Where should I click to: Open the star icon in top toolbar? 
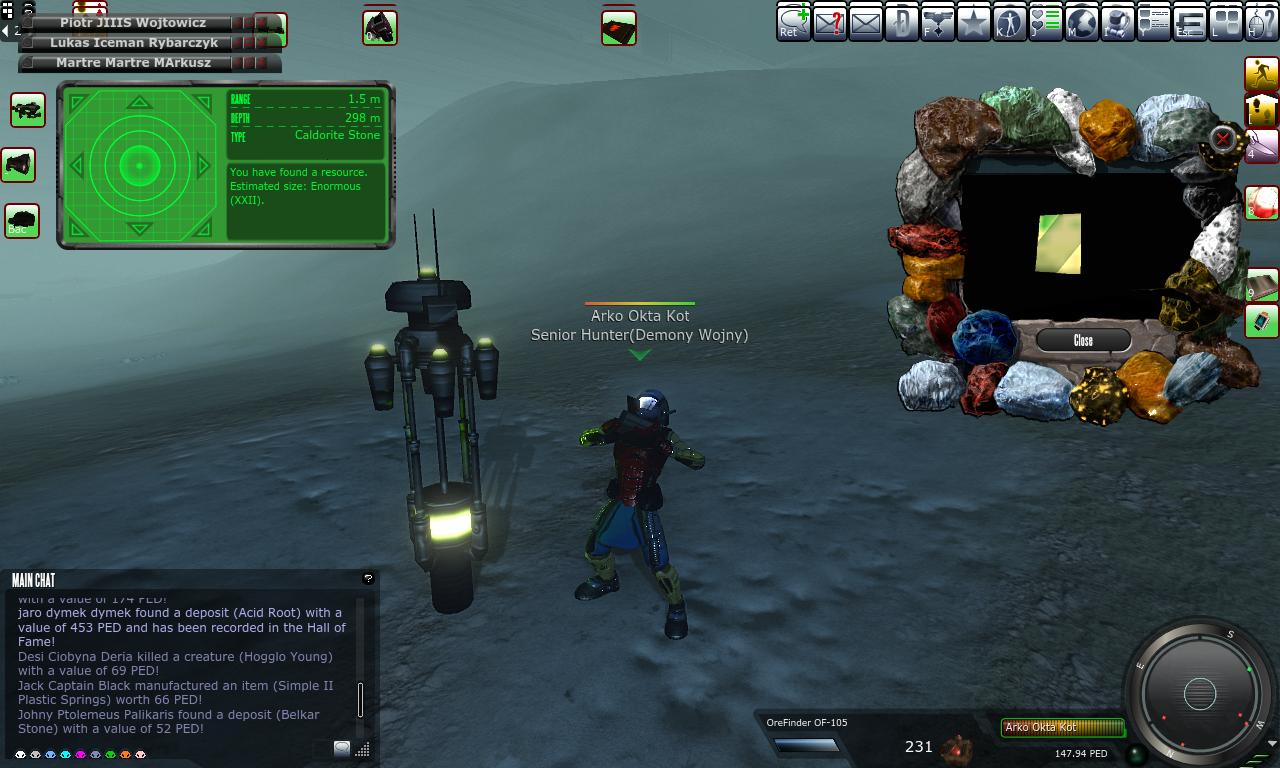tap(974, 22)
